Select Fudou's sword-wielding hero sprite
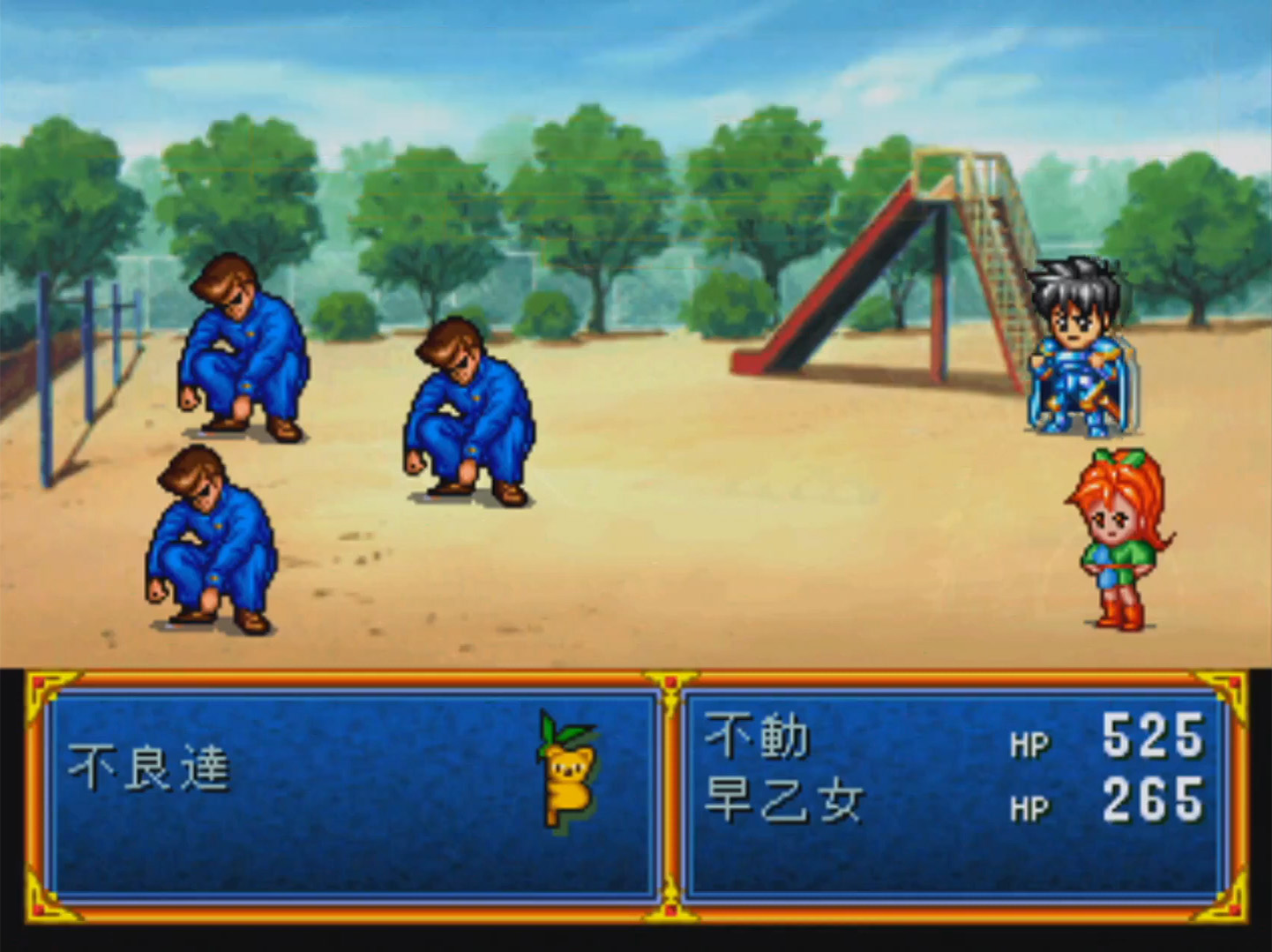The image size is (1272, 952). pyautogui.click(x=1076, y=353)
